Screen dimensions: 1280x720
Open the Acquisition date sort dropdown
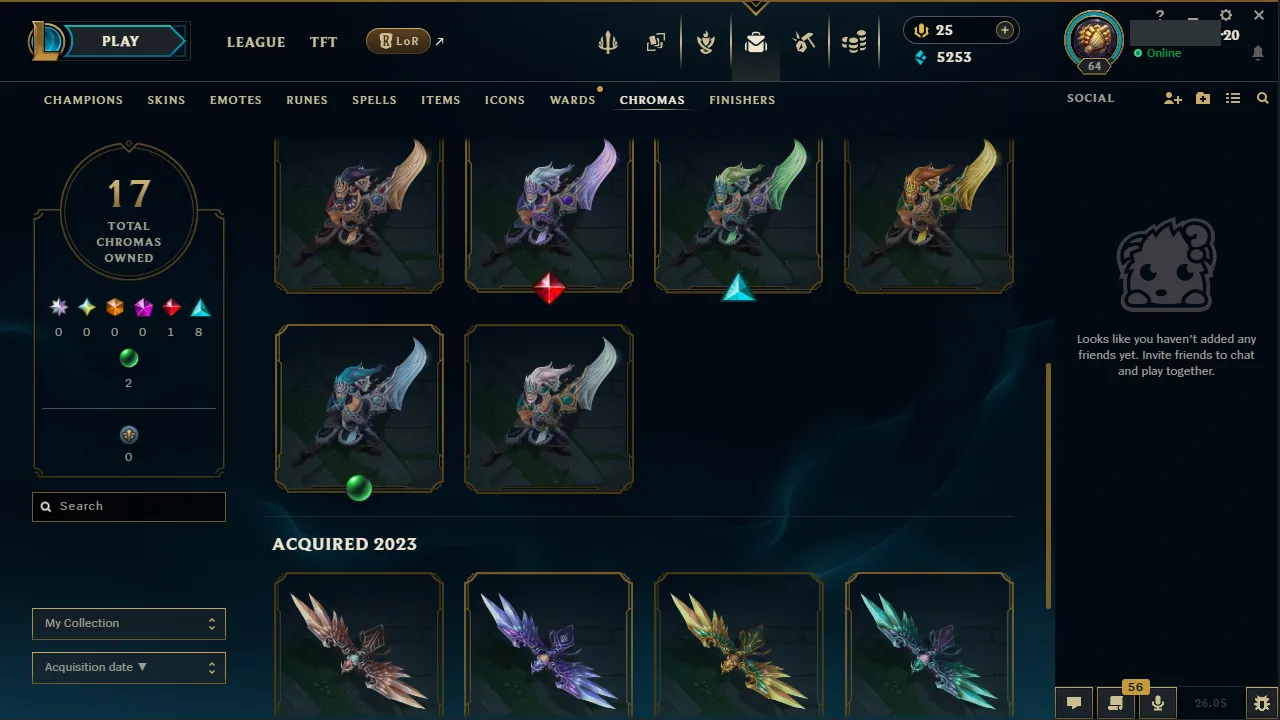tap(128, 667)
